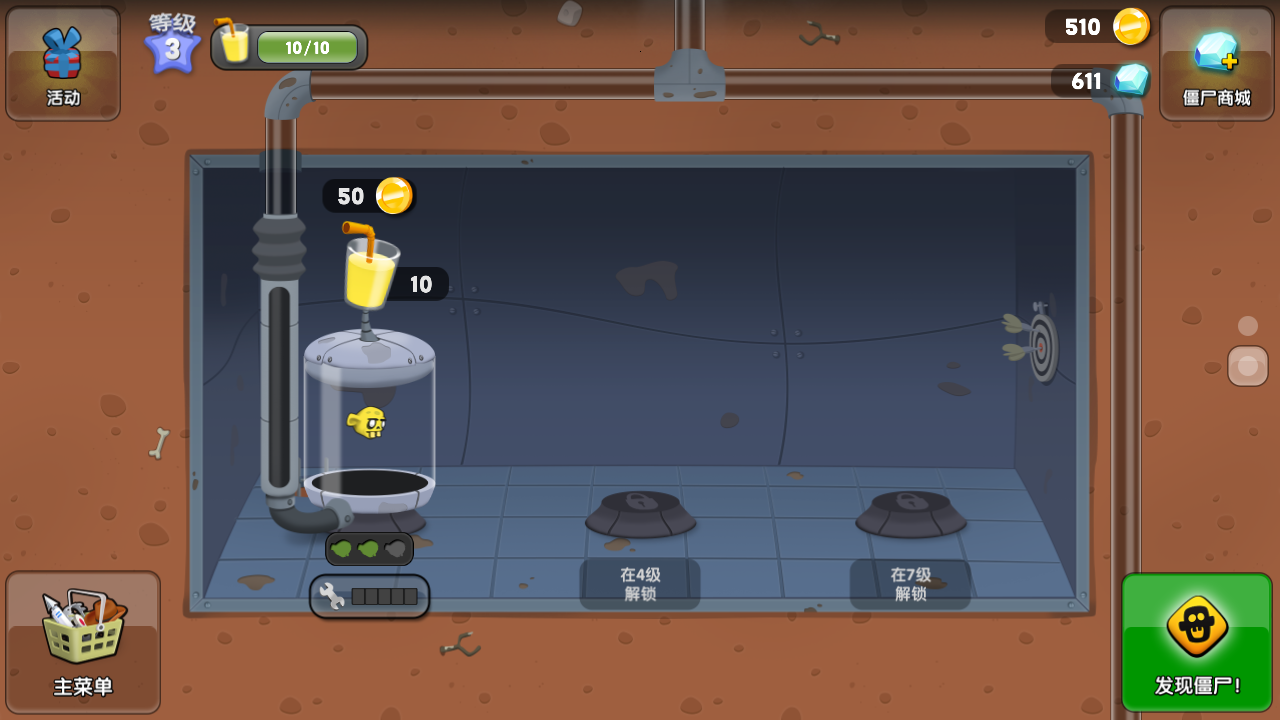Select the dartboard target icon on wall
This screenshot has width=1280, height=720.
click(1041, 347)
